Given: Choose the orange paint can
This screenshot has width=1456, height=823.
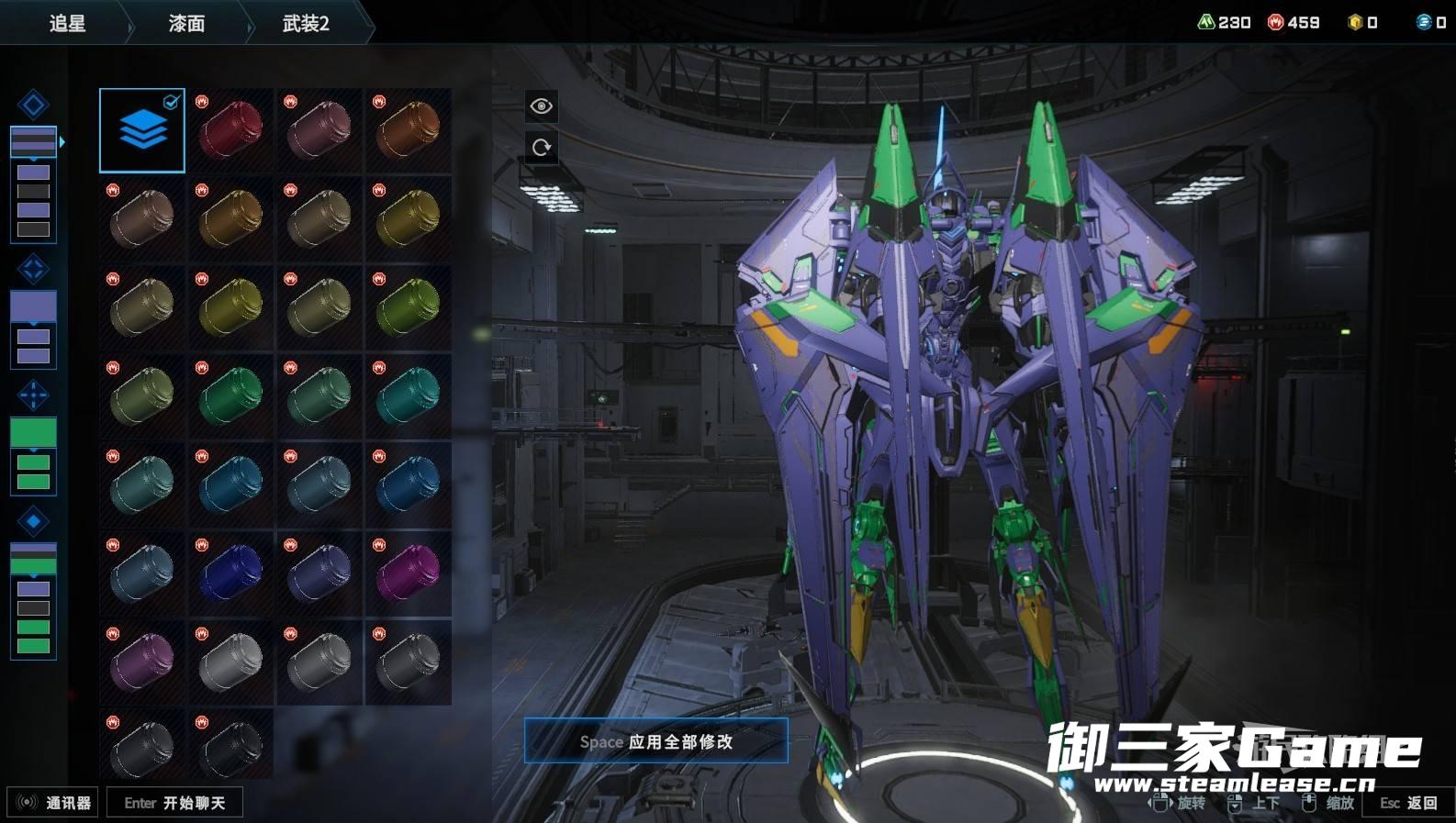Looking at the screenshot, I should 409,130.
